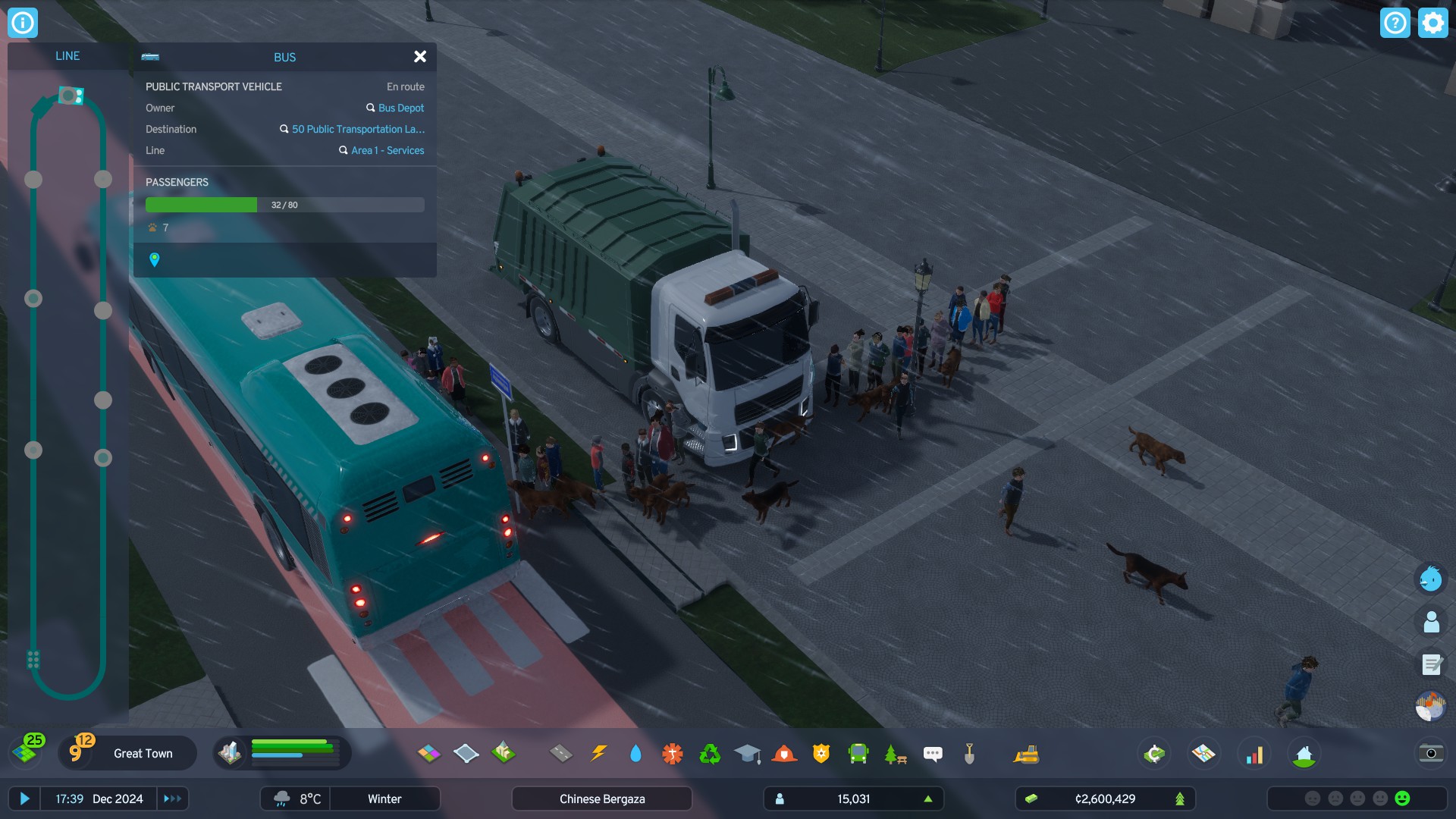The width and height of the screenshot is (1456, 819).
Task: Expand the Winter weather display
Action: [x=385, y=799]
